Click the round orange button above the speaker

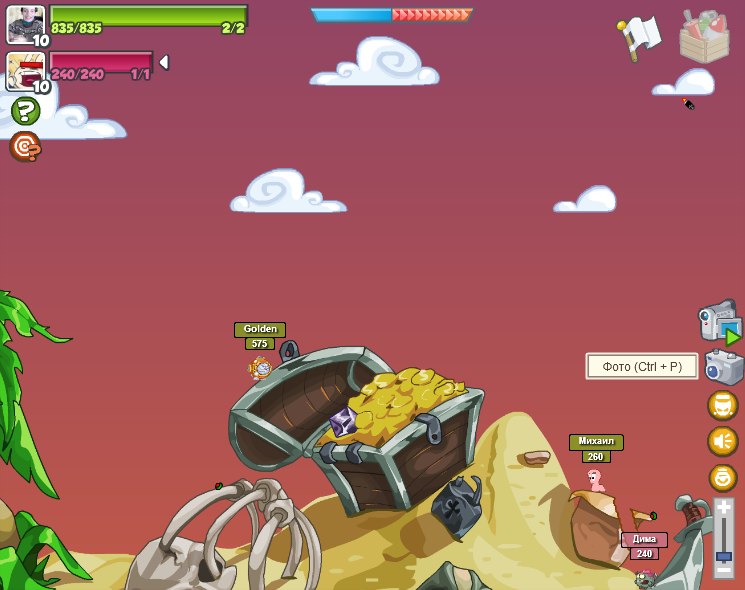[x=722, y=405]
